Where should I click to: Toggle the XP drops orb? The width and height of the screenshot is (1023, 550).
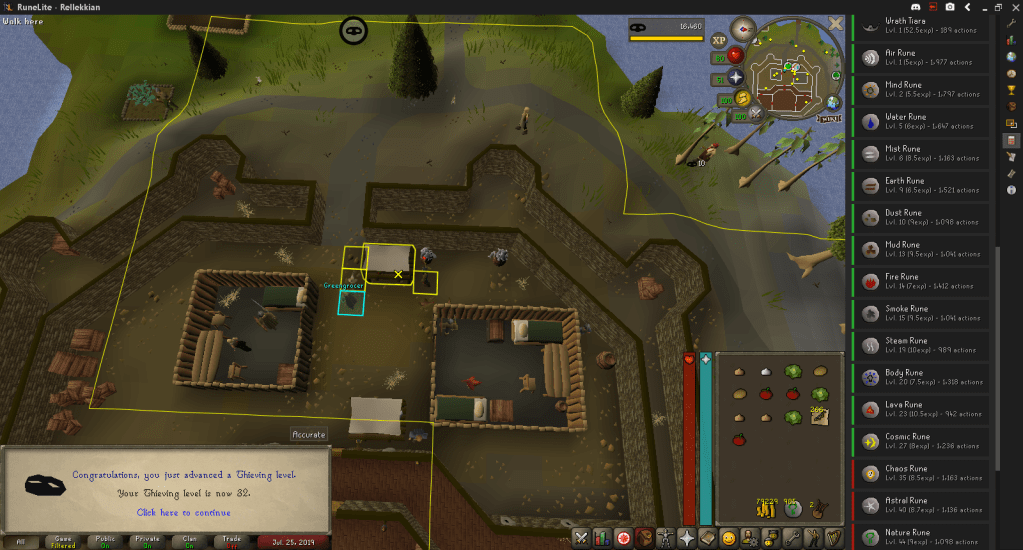click(719, 41)
